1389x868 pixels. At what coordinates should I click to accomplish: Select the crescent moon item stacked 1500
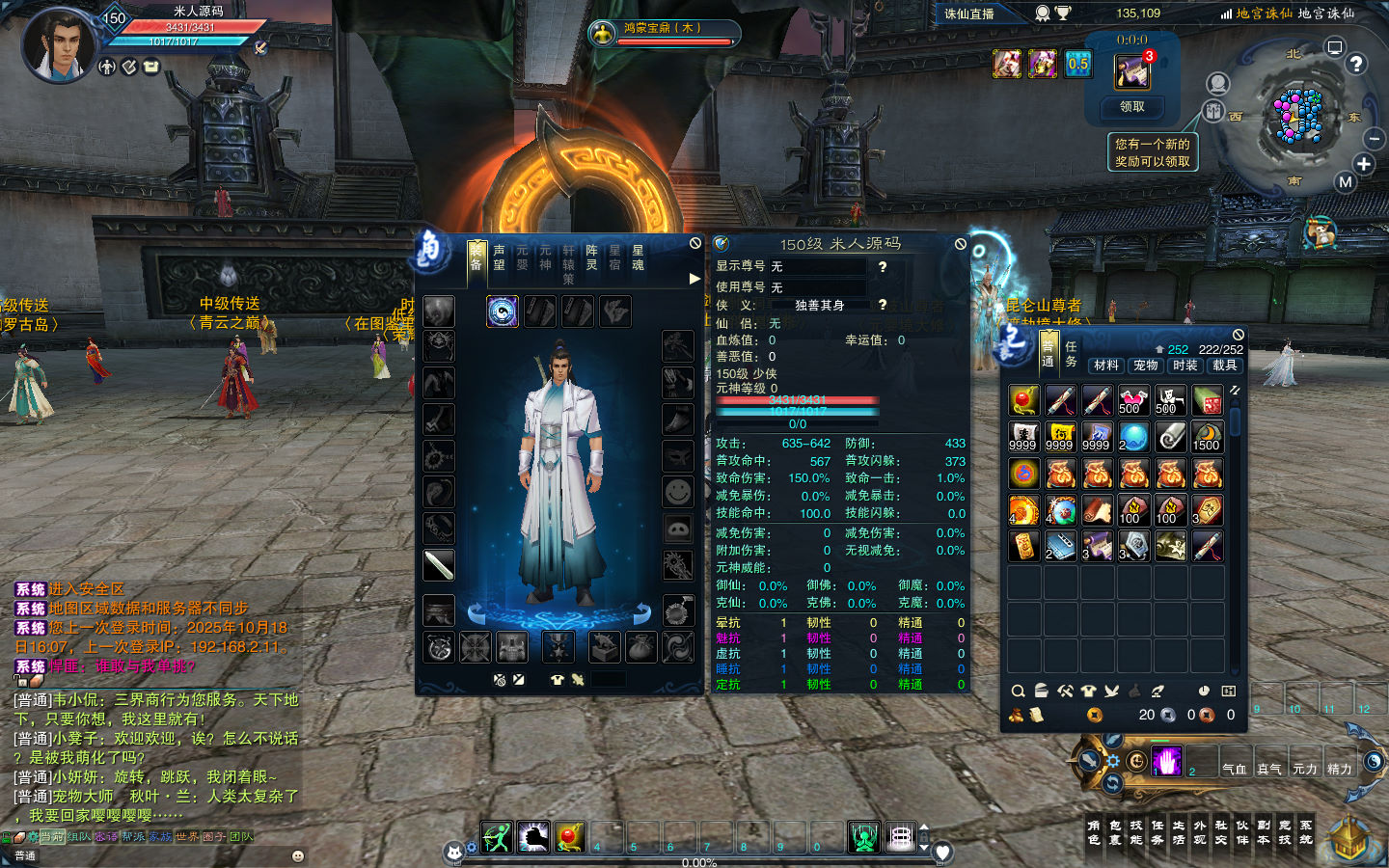(1207, 437)
